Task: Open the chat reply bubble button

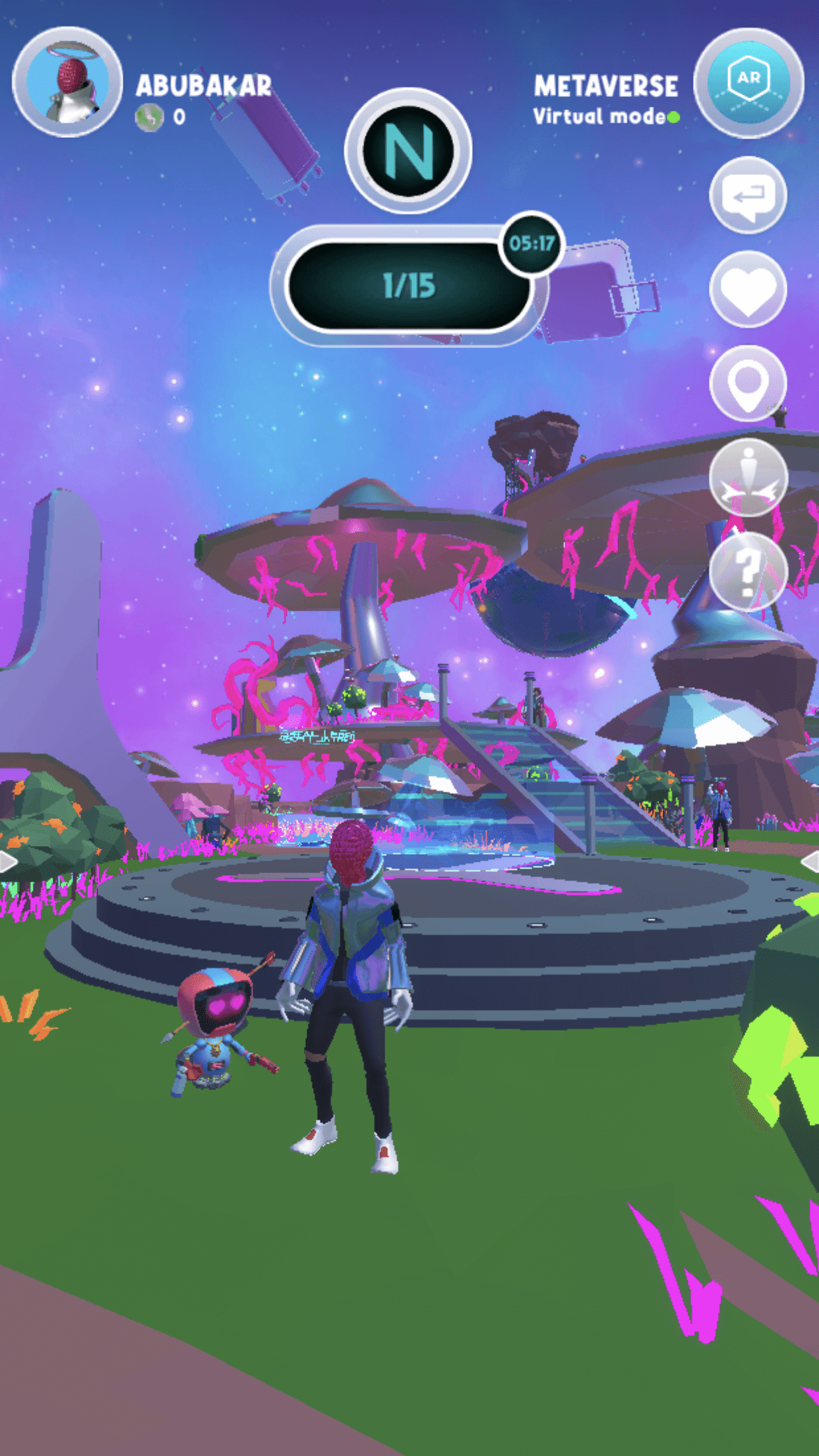Action: [748, 195]
